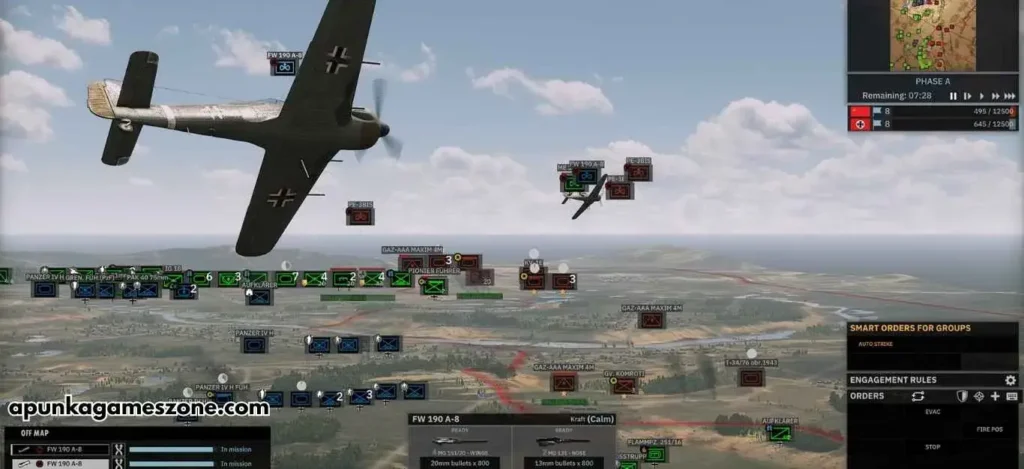Issue the FIRE POS order
Screen dimensions: 1024x469
989,429
